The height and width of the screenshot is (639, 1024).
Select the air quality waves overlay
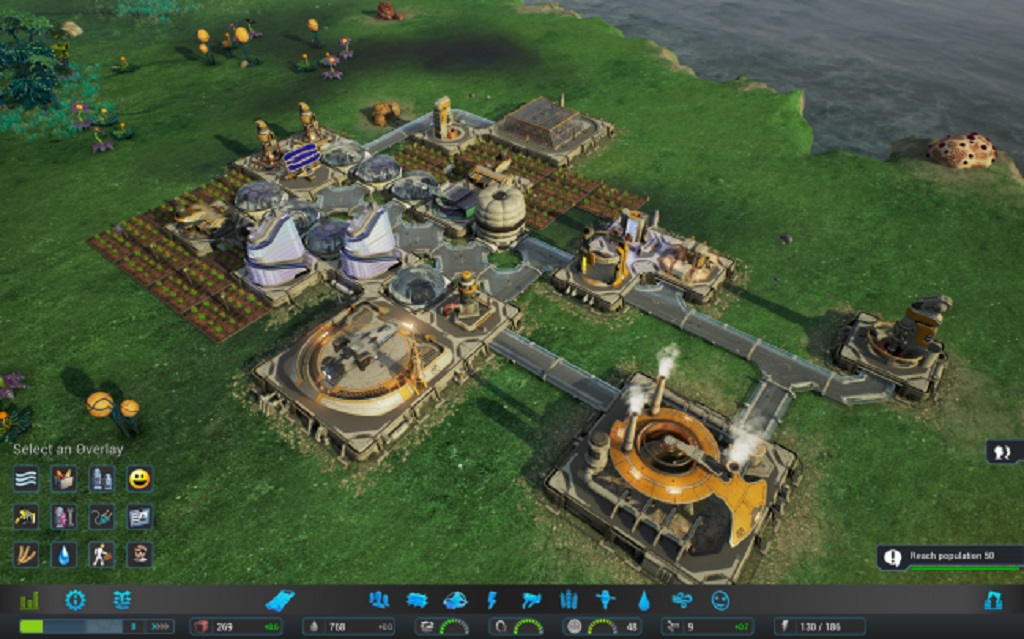[26, 478]
